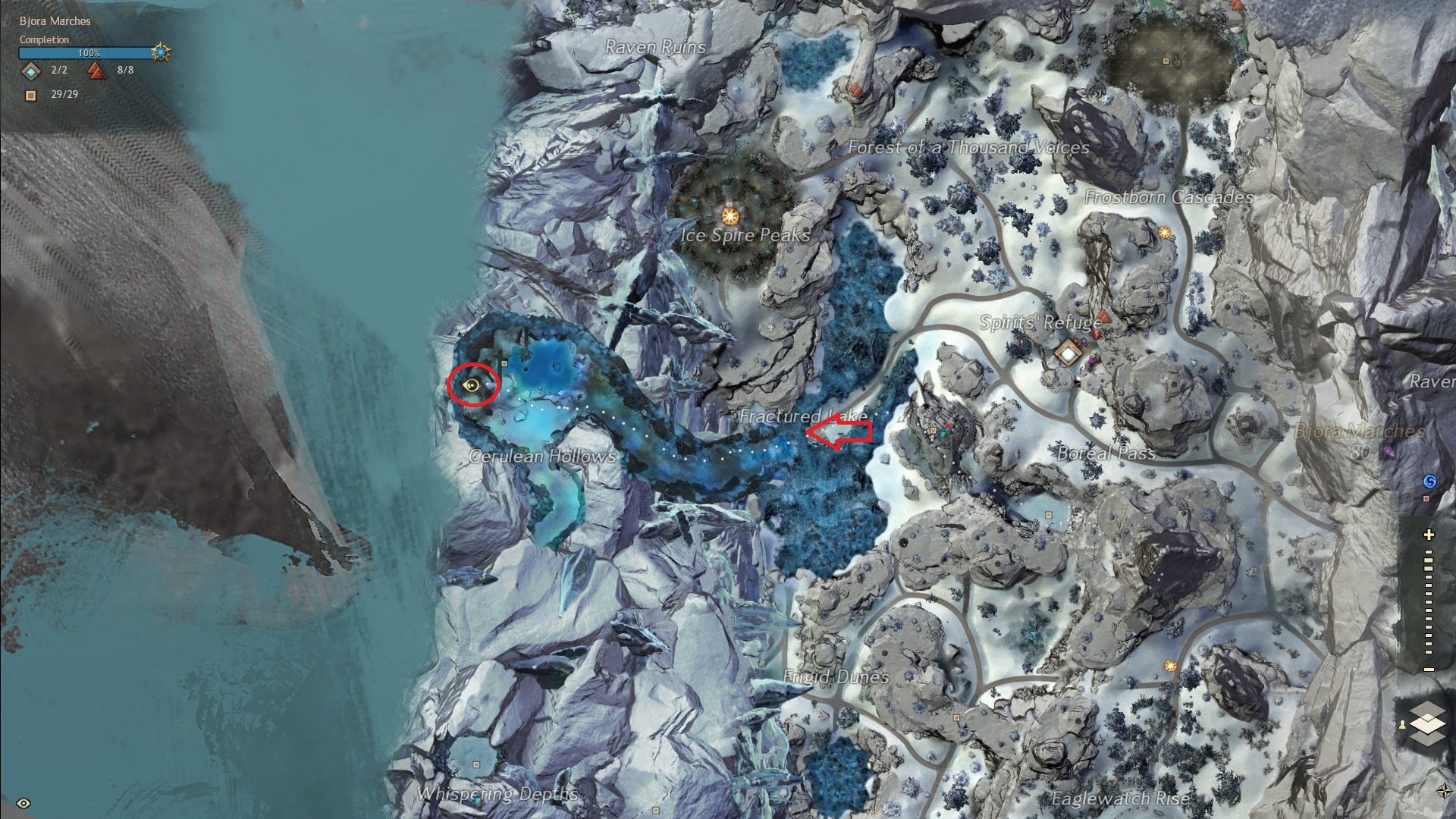Click the blue swirl portal marker

coord(1429,482)
